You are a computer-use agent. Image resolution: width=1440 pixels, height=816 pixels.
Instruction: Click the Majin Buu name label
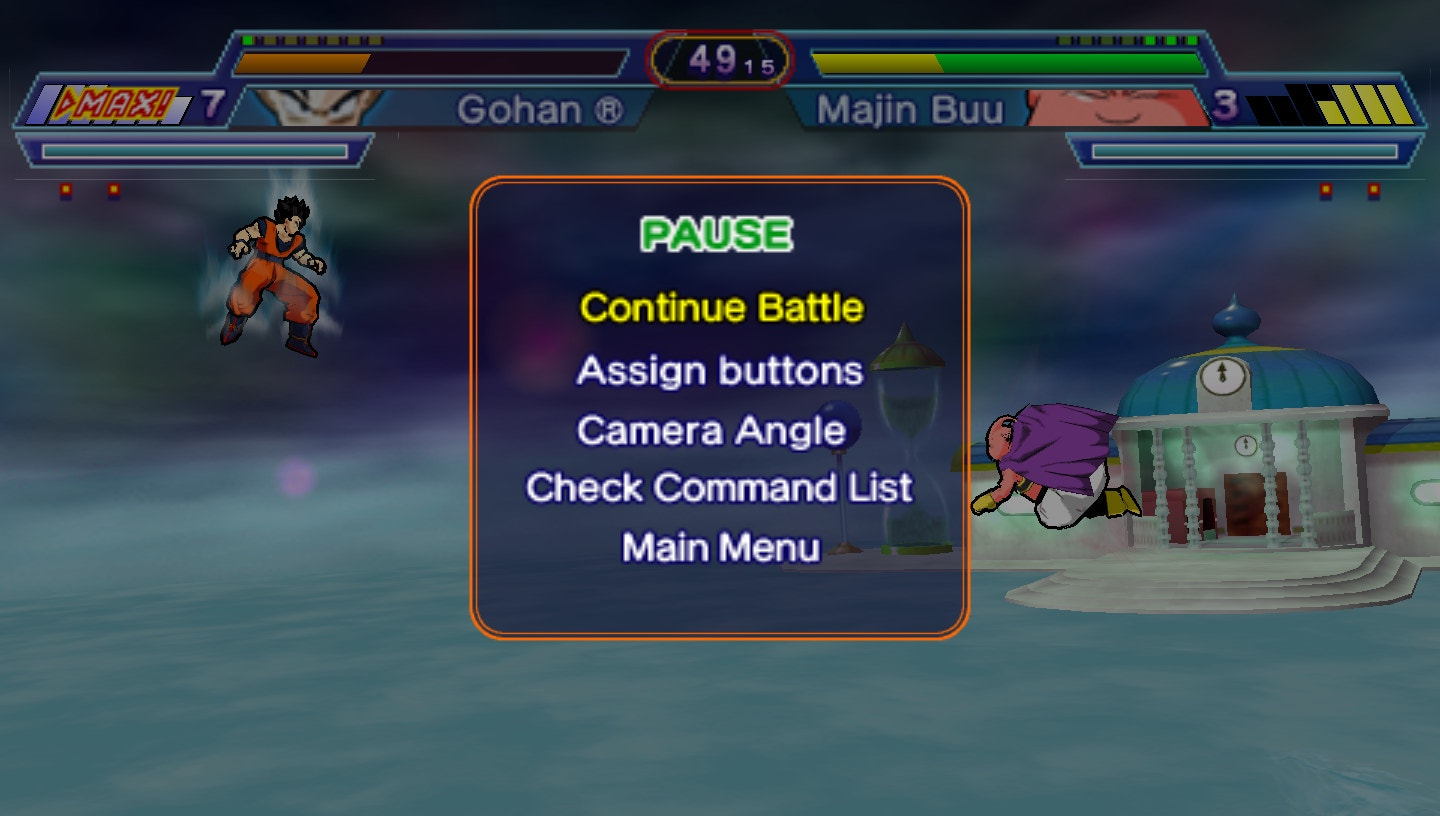[911, 110]
